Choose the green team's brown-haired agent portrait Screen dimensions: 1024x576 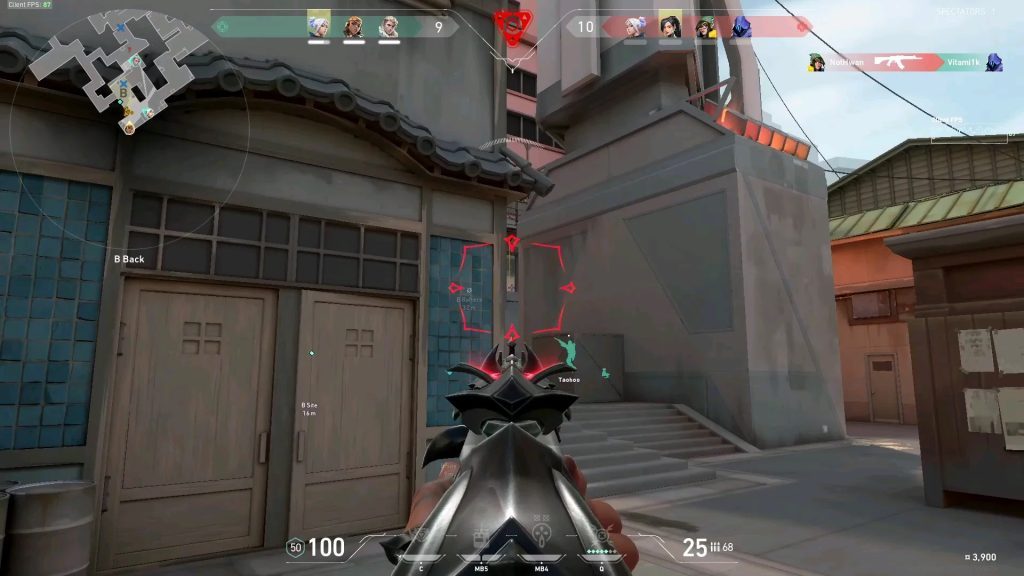point(353,27)
